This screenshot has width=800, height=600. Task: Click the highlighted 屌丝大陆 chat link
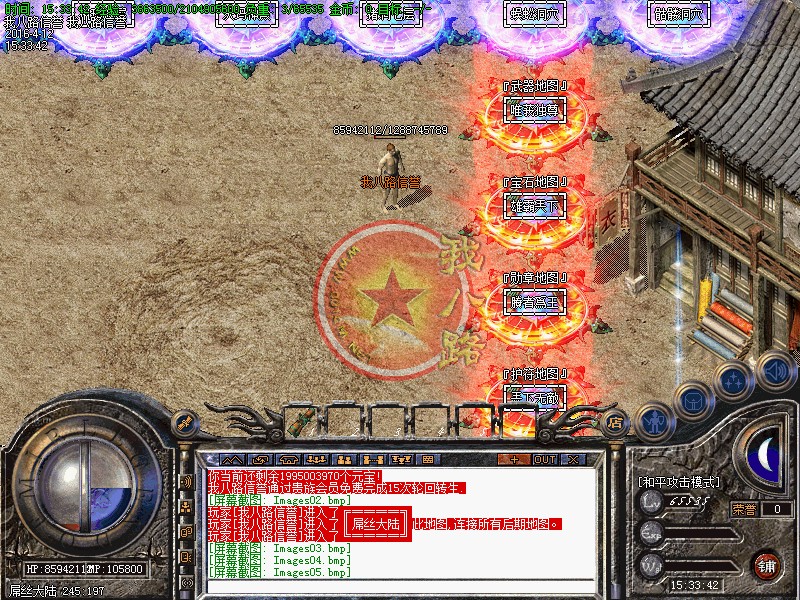click(378, 523)
